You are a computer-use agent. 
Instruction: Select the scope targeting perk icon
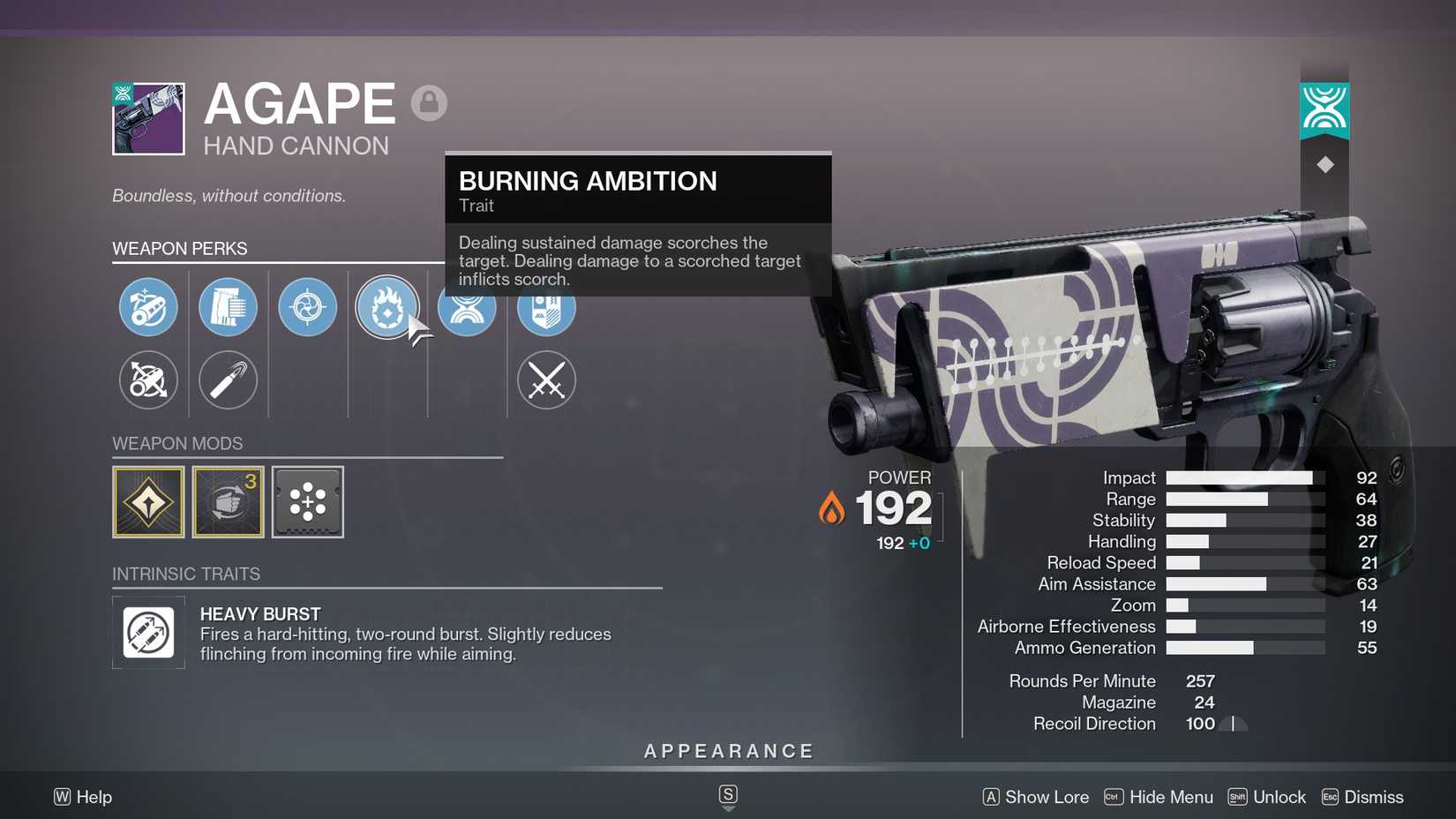pos(307,307)
